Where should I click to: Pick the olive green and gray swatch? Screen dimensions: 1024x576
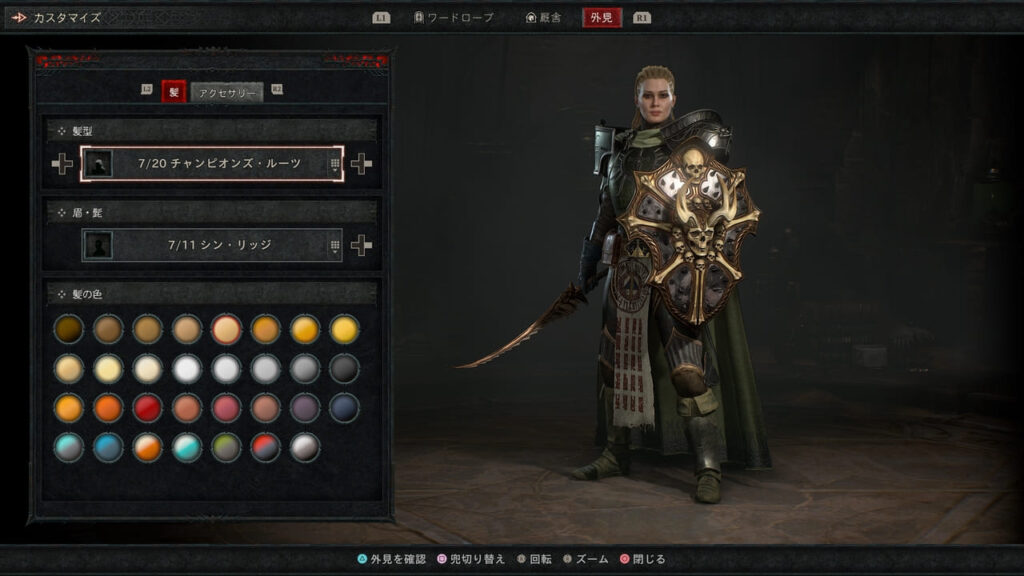coord(226,447)
